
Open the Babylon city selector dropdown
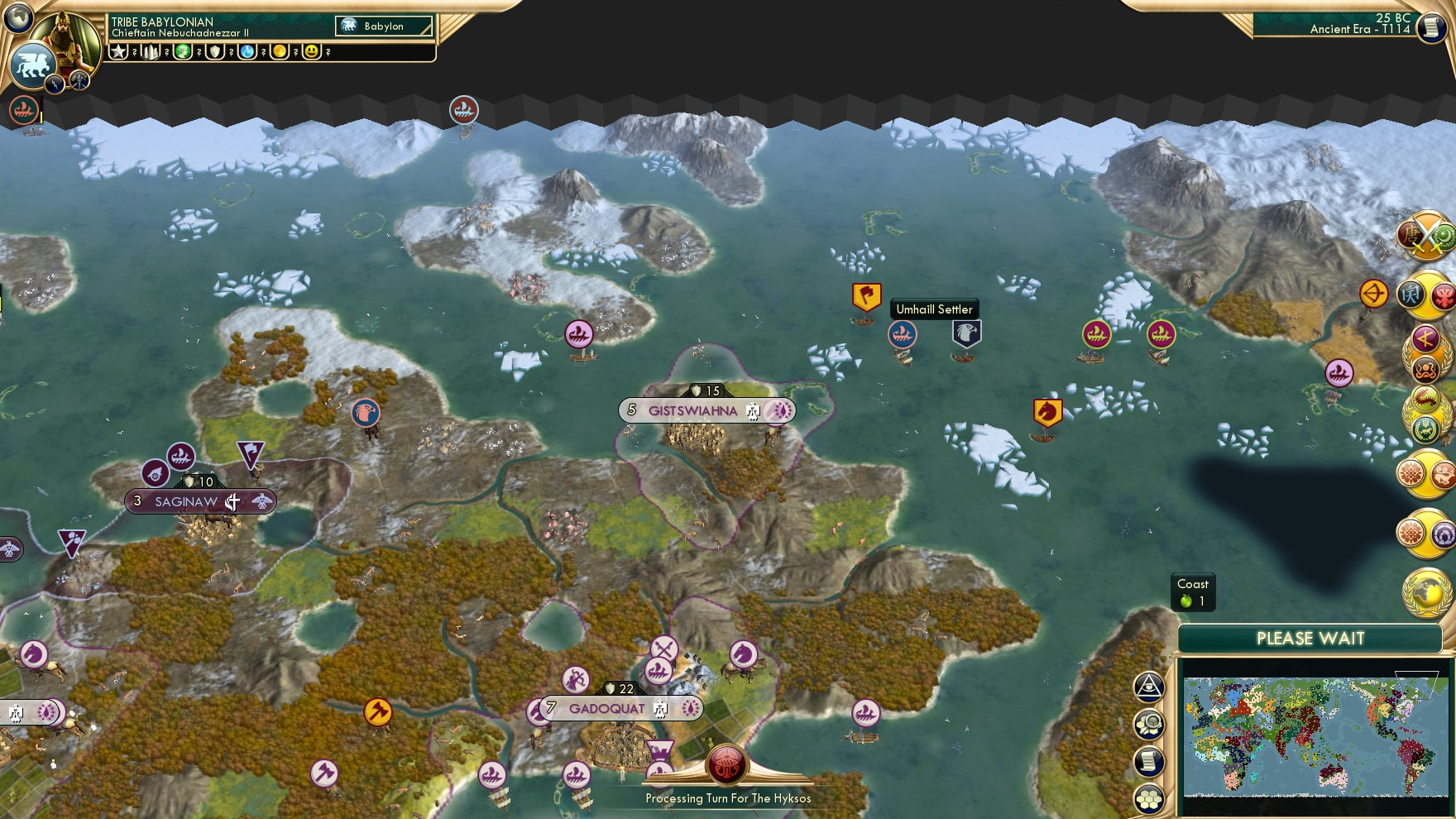[x=382, y=26]
